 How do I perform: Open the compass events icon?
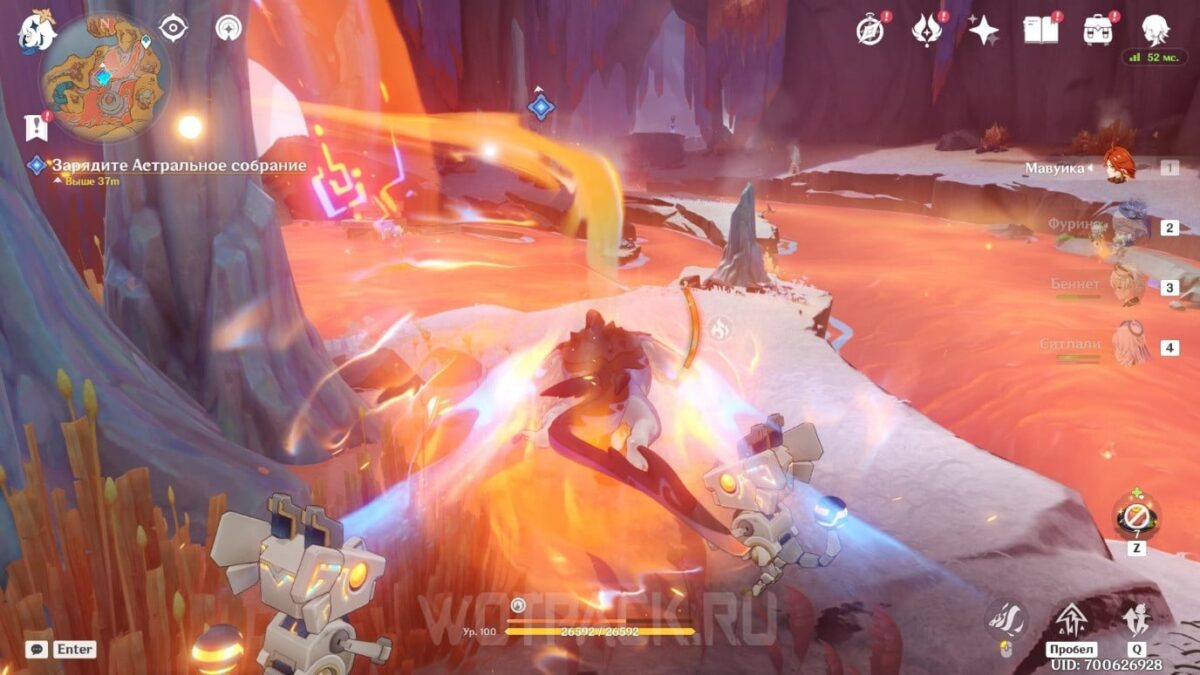(871, 30)
